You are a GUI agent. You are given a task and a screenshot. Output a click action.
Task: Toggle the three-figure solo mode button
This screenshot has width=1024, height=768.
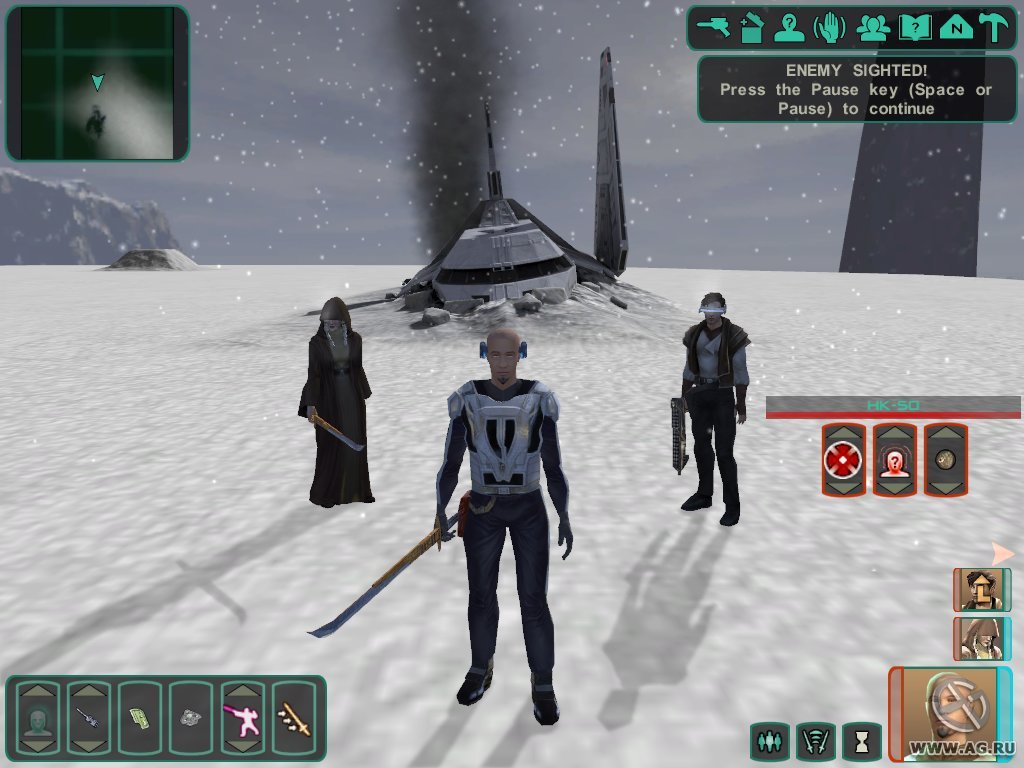coord(769,741)
